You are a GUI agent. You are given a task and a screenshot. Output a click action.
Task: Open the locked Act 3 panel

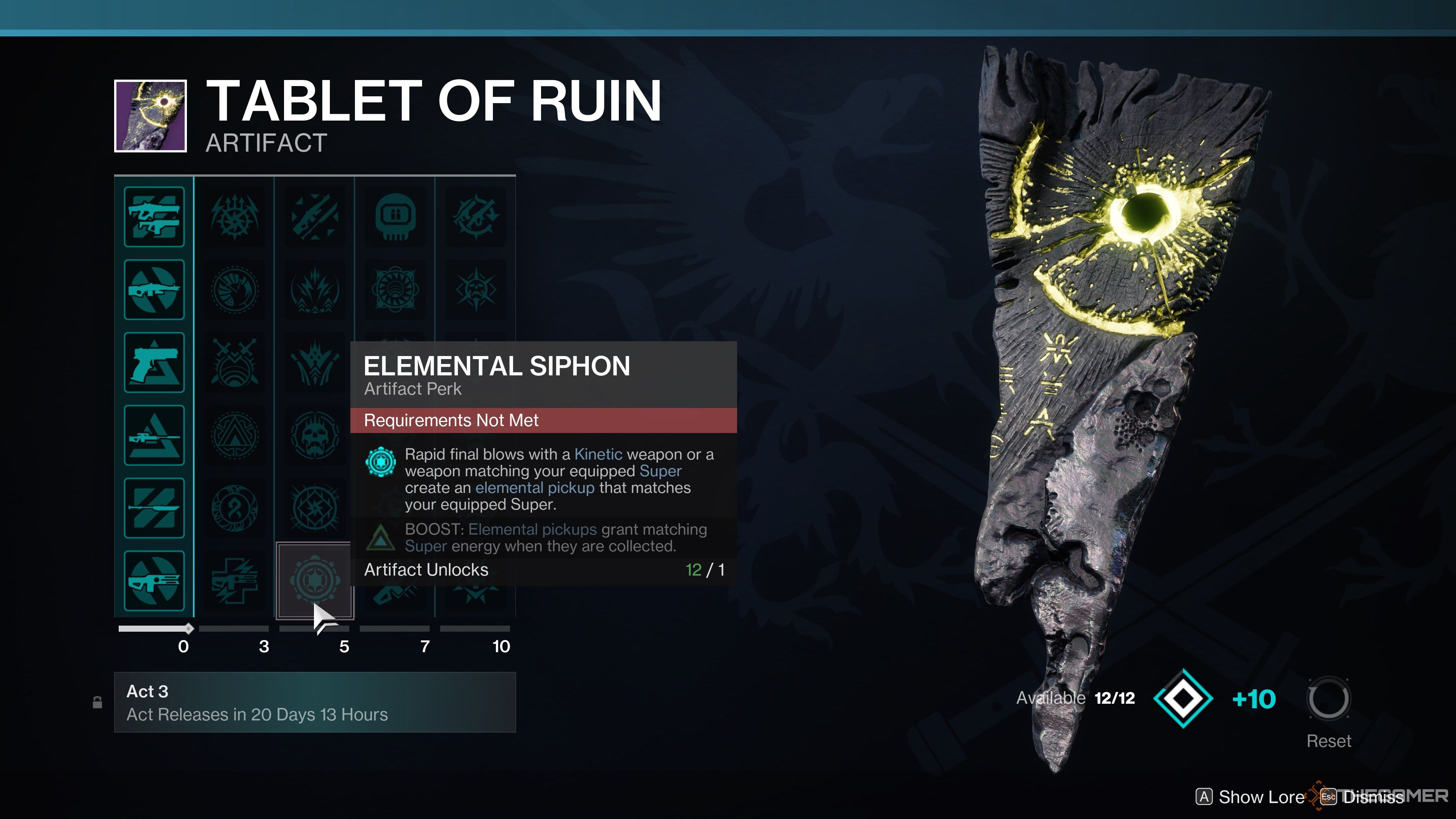click(x=314, y=702)
